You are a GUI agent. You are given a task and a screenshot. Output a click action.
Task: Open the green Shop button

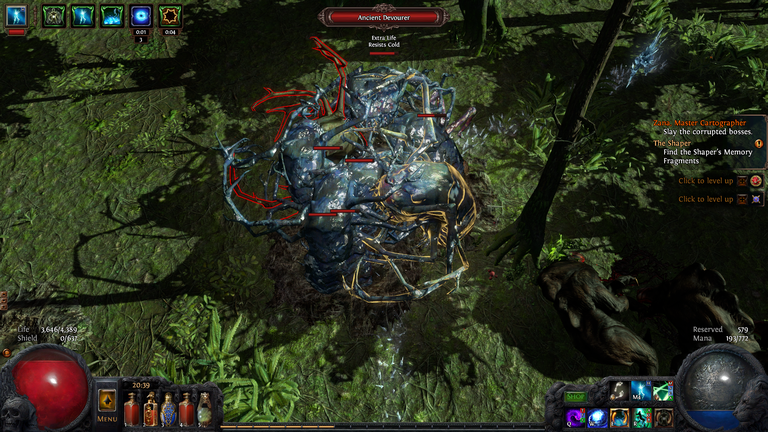tap(575, 397)
